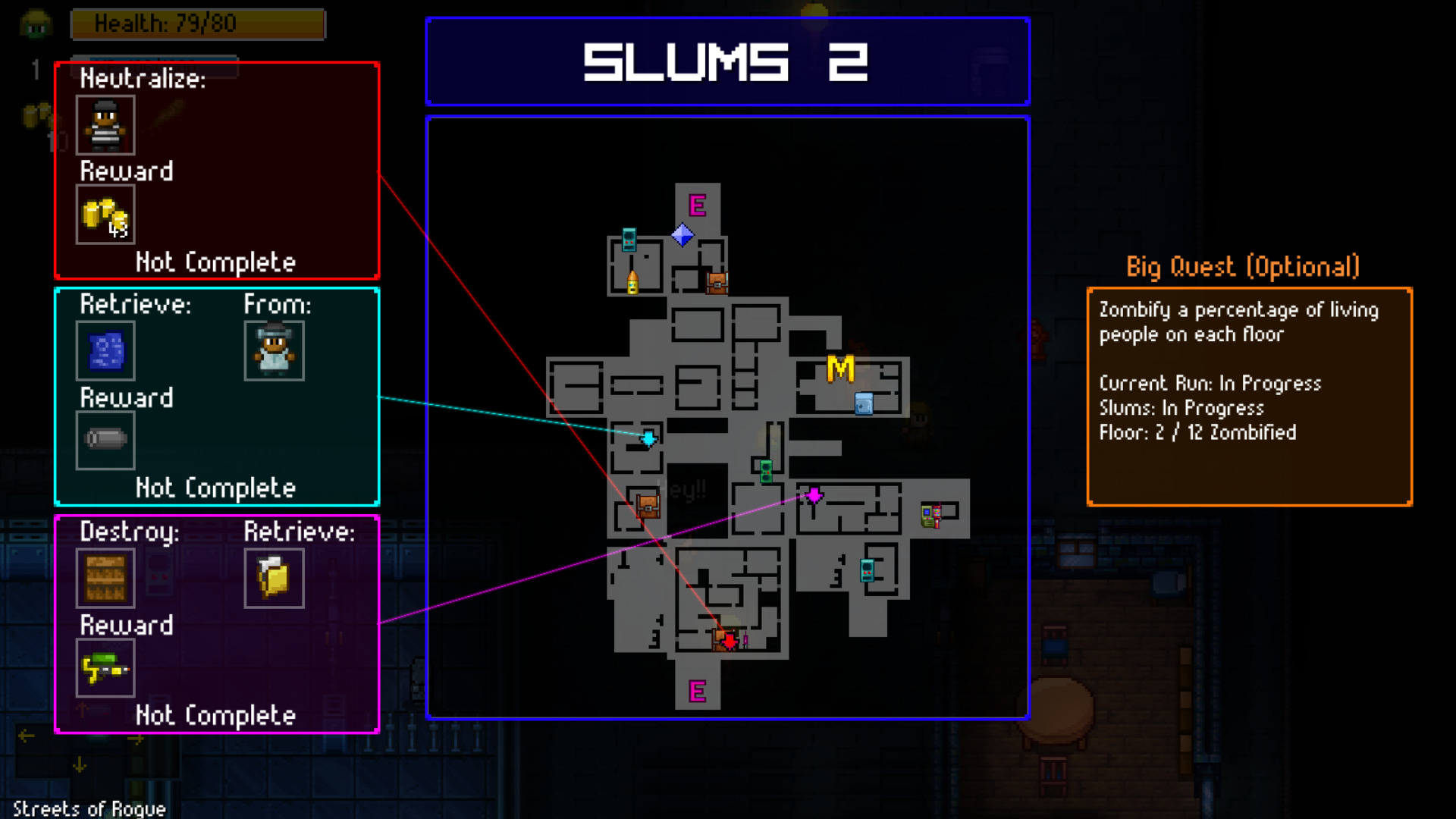The width and height of the screenshot is (1456, 819).
Task: Click the treasure chest icon near top of map
Action: point(717,282)
